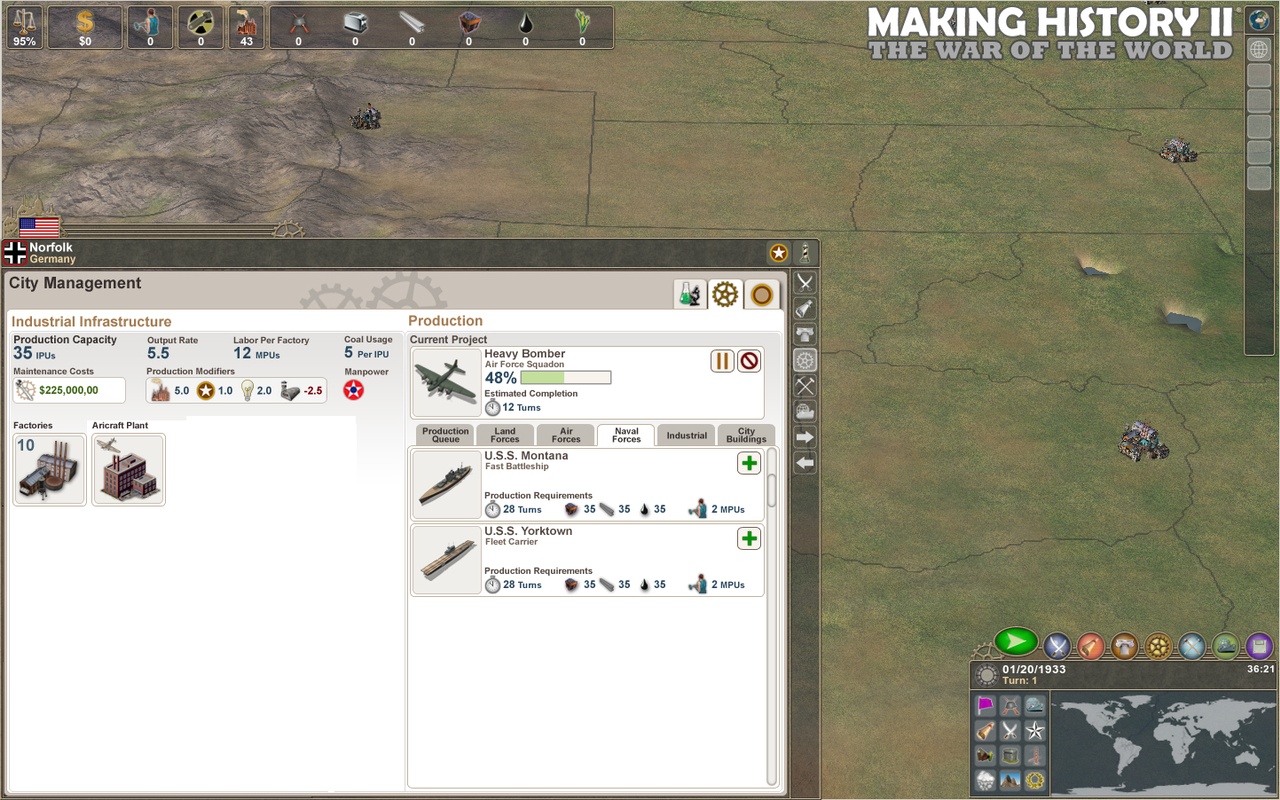Open the Production Queue tab
The height and width of the screenshot is (800, 1280).
click(443, 435)
